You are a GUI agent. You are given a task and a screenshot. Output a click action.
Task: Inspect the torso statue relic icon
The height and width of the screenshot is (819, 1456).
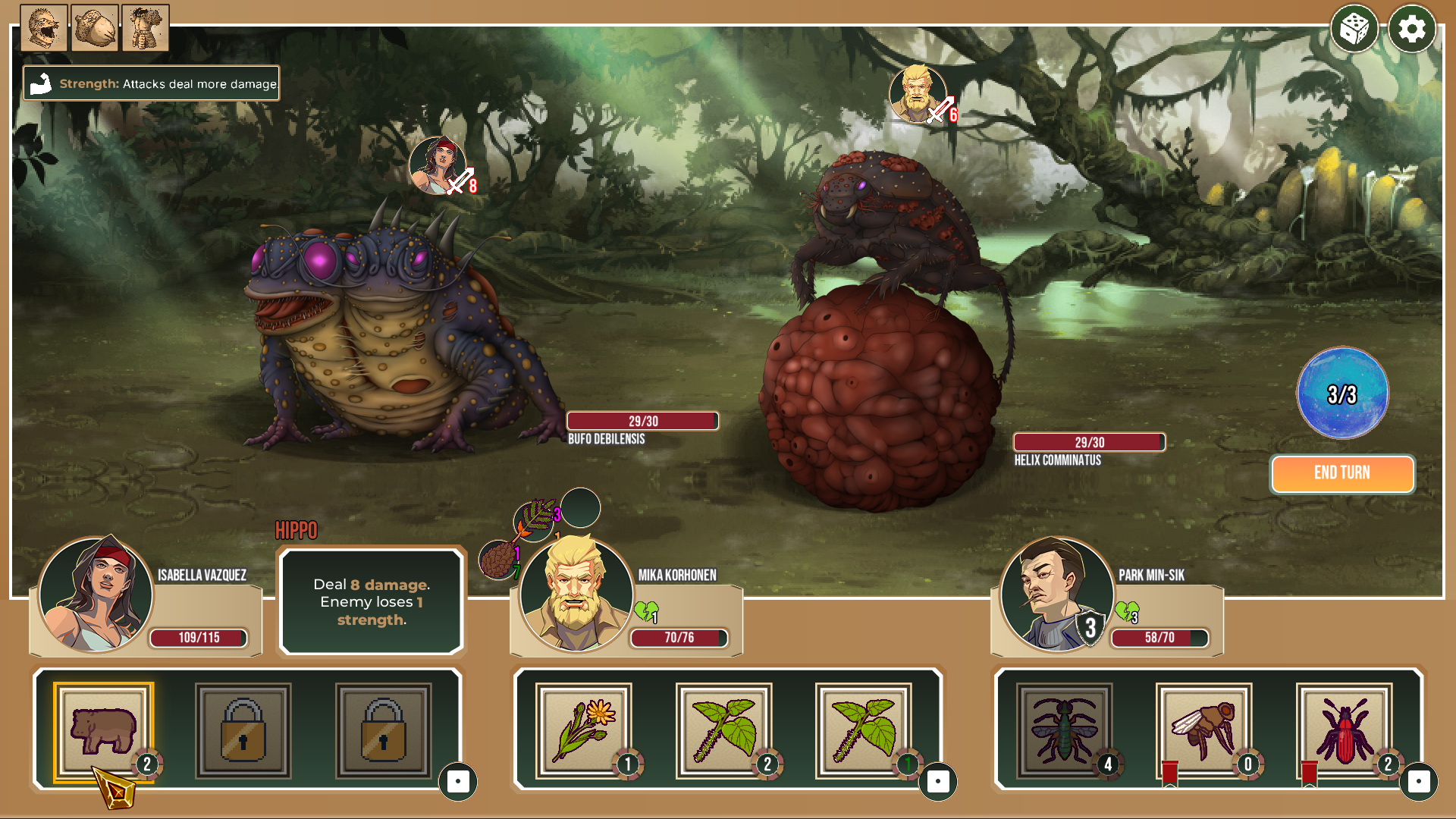145,28
